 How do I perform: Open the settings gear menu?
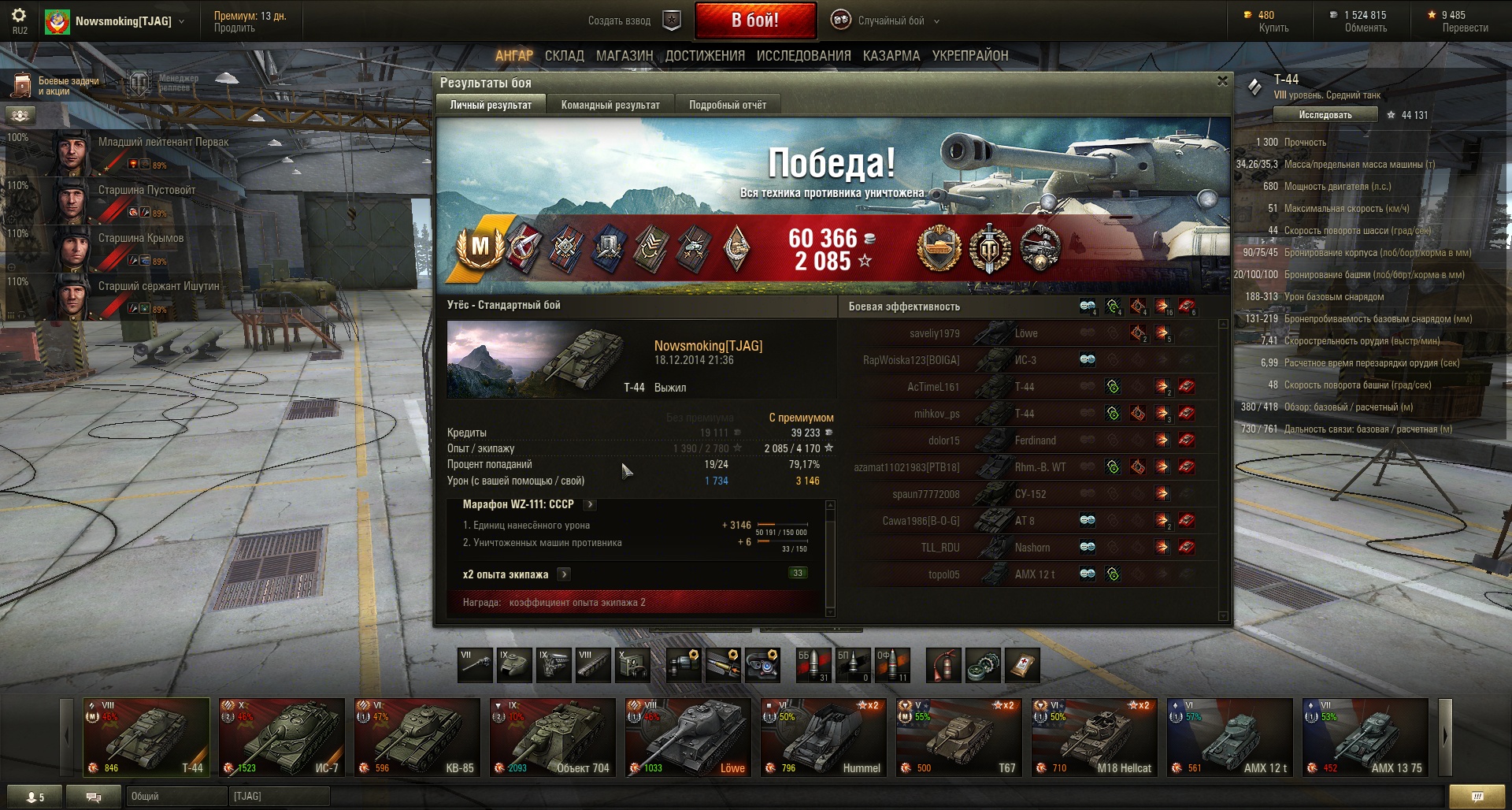pyautogui.click(x=19, y=16)
